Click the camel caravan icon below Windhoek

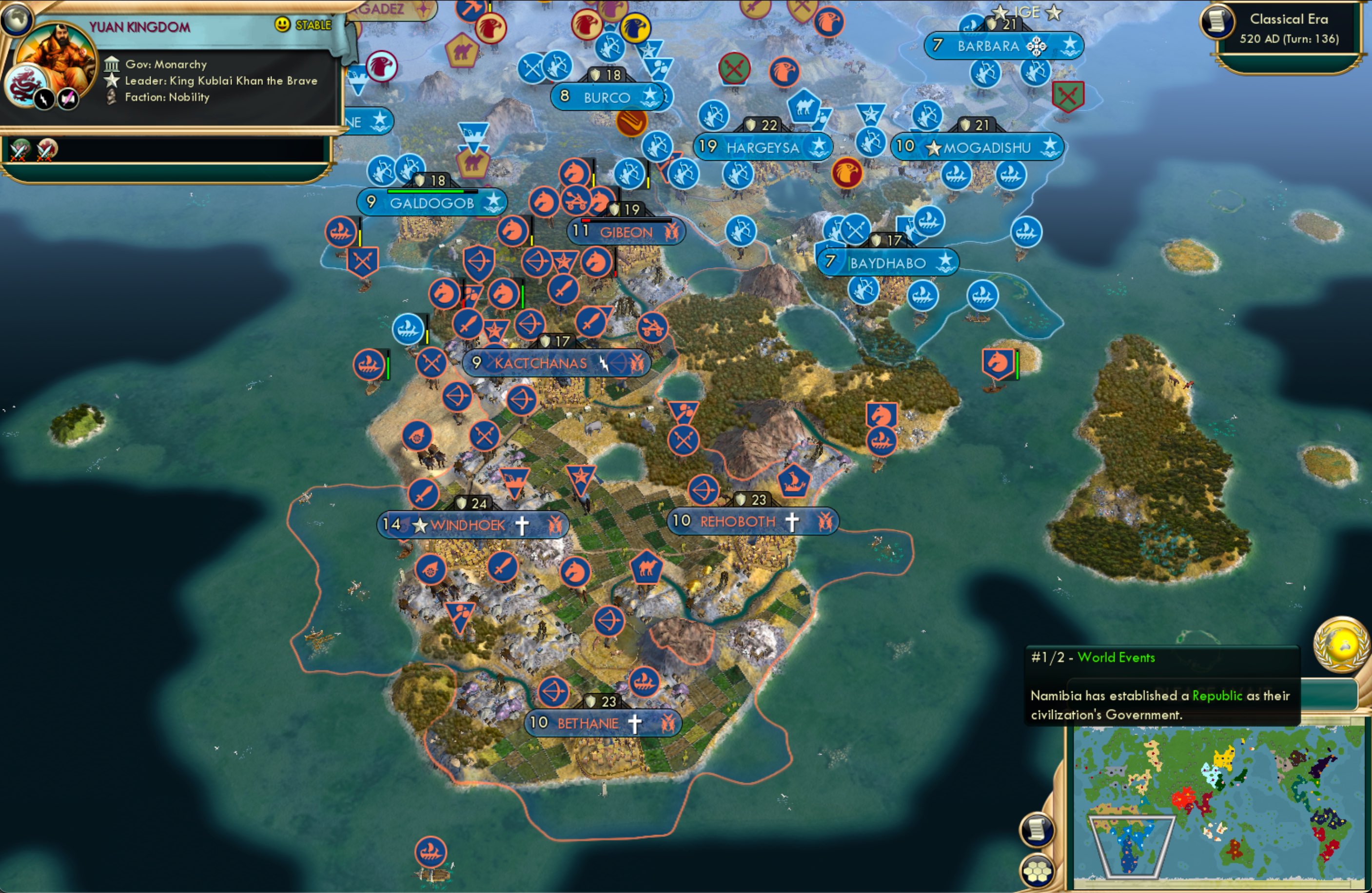pos(645,567)
